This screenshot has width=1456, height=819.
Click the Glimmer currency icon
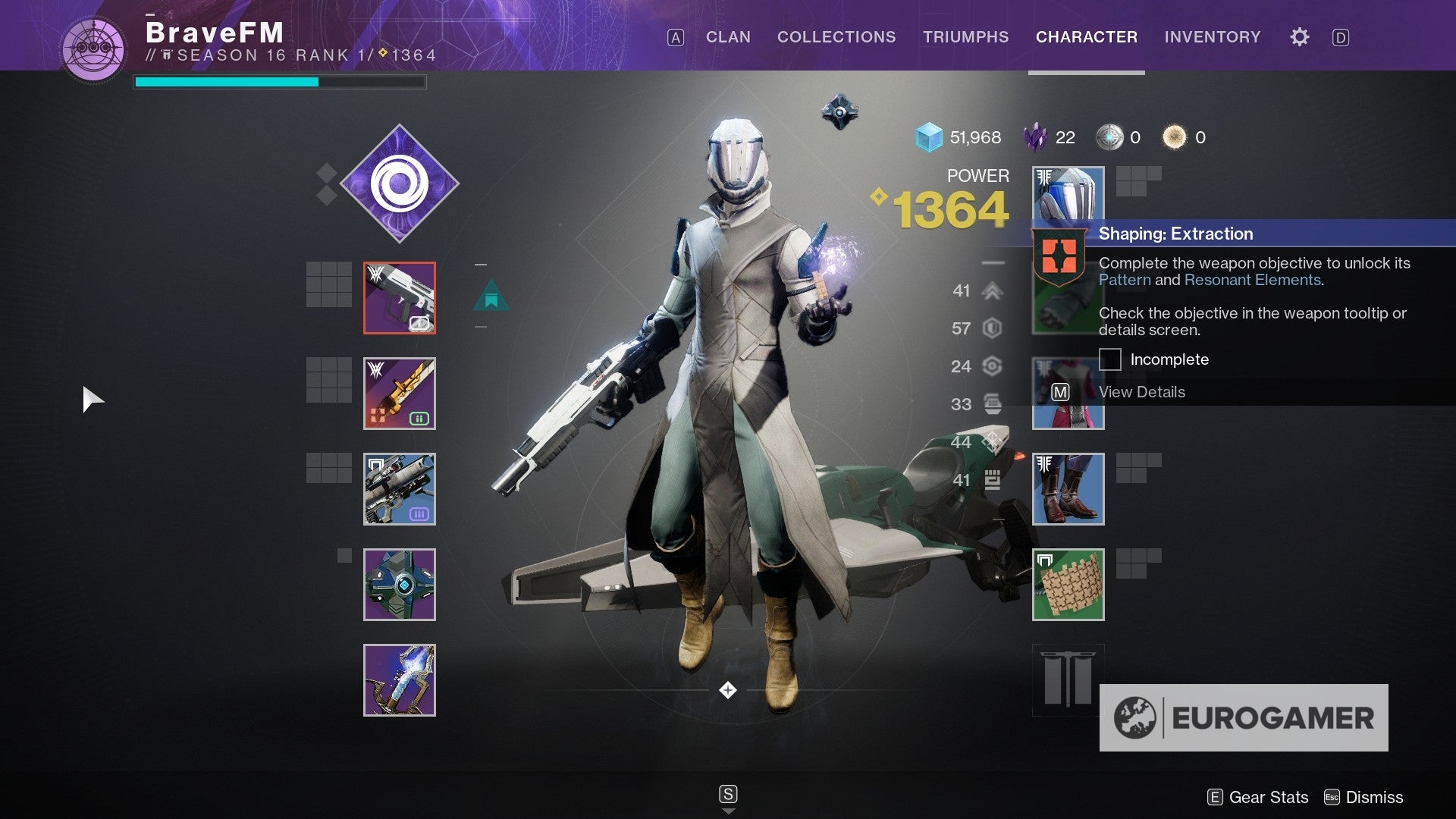click(928, 137)
